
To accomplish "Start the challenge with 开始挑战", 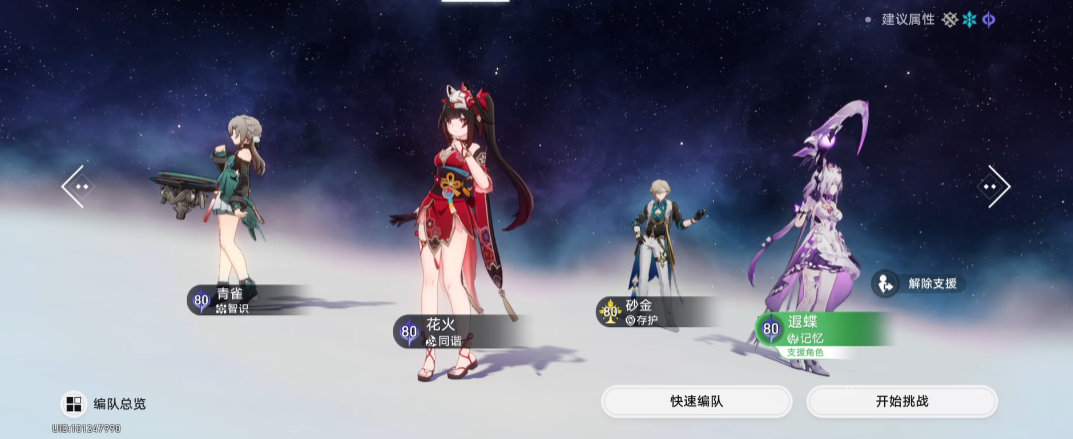I will click(x=901, y=401).
